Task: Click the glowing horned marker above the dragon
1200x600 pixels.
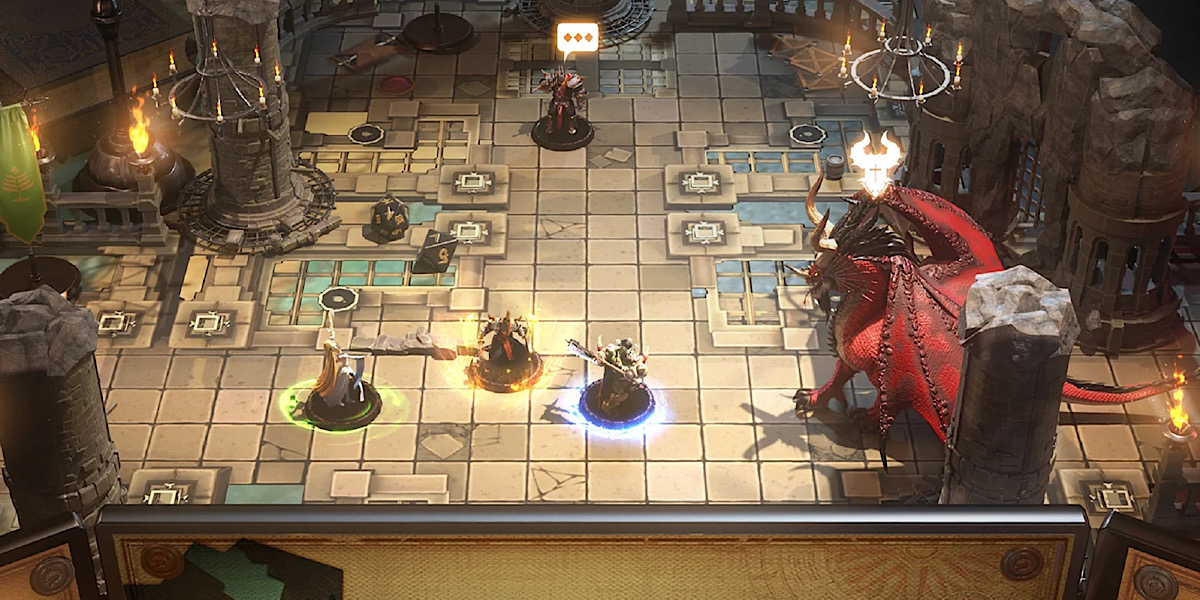Action: pyautogui.click(x=875, y=160)
